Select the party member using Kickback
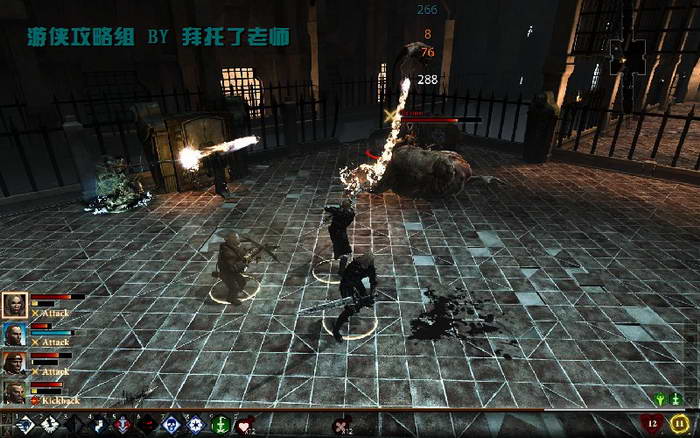Screen dimensions: 700x438 pyautogui.click(x=15, y=391)
